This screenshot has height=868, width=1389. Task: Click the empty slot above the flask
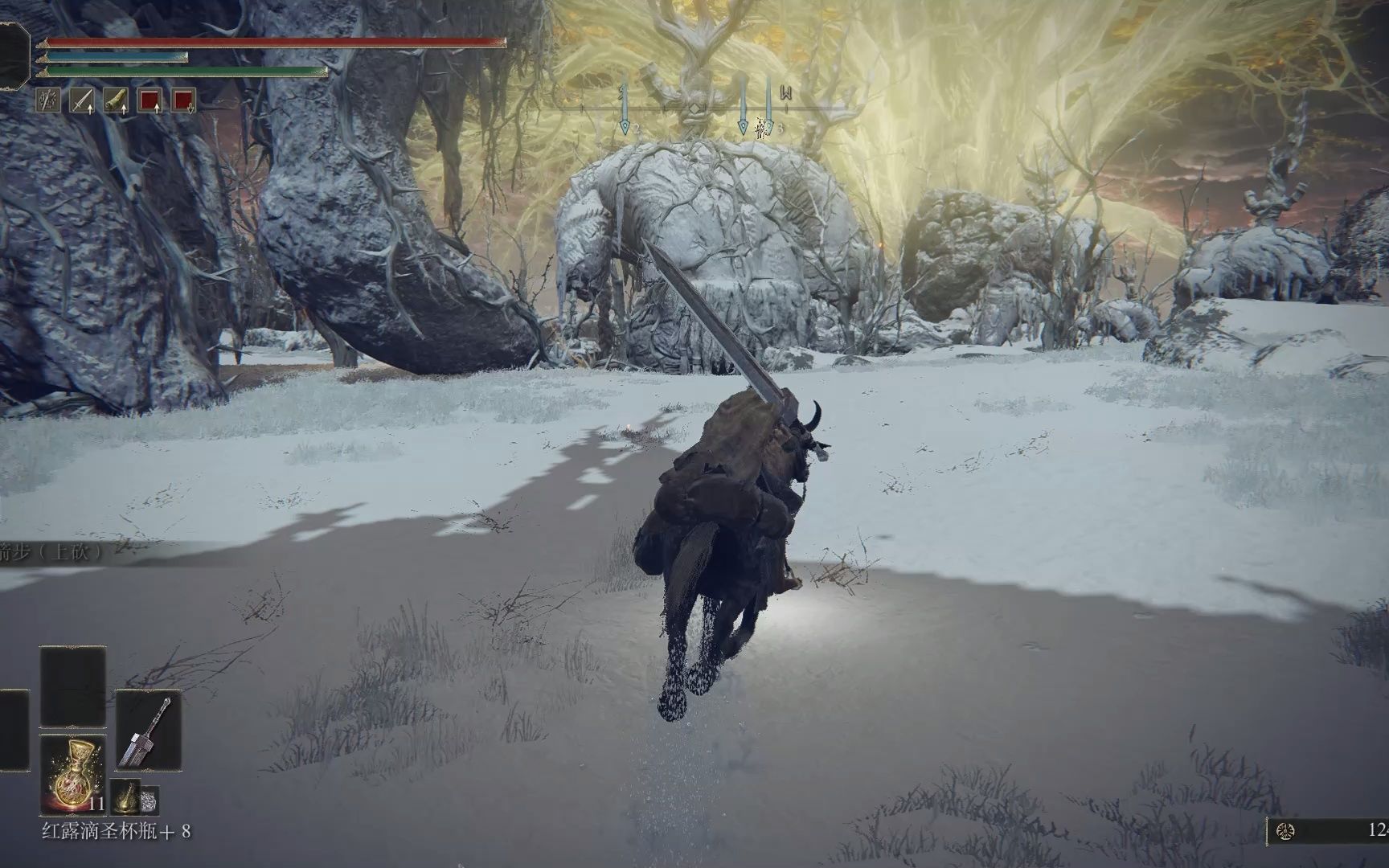click(x=72, y=687)
